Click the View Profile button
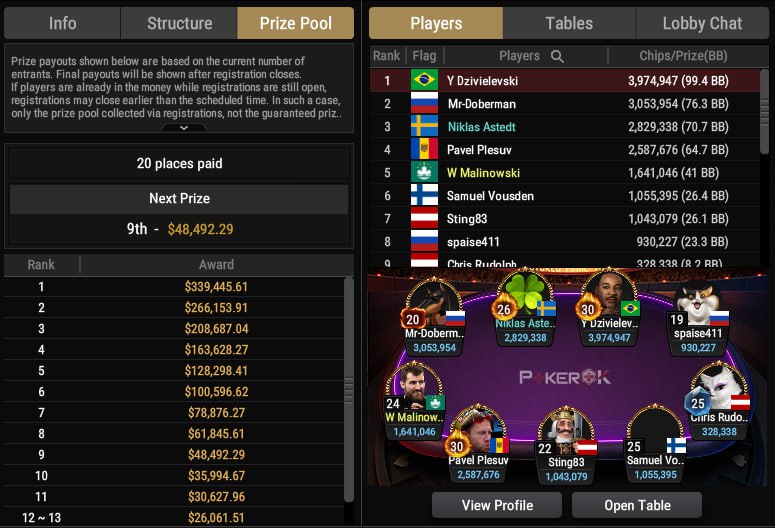 497,505
